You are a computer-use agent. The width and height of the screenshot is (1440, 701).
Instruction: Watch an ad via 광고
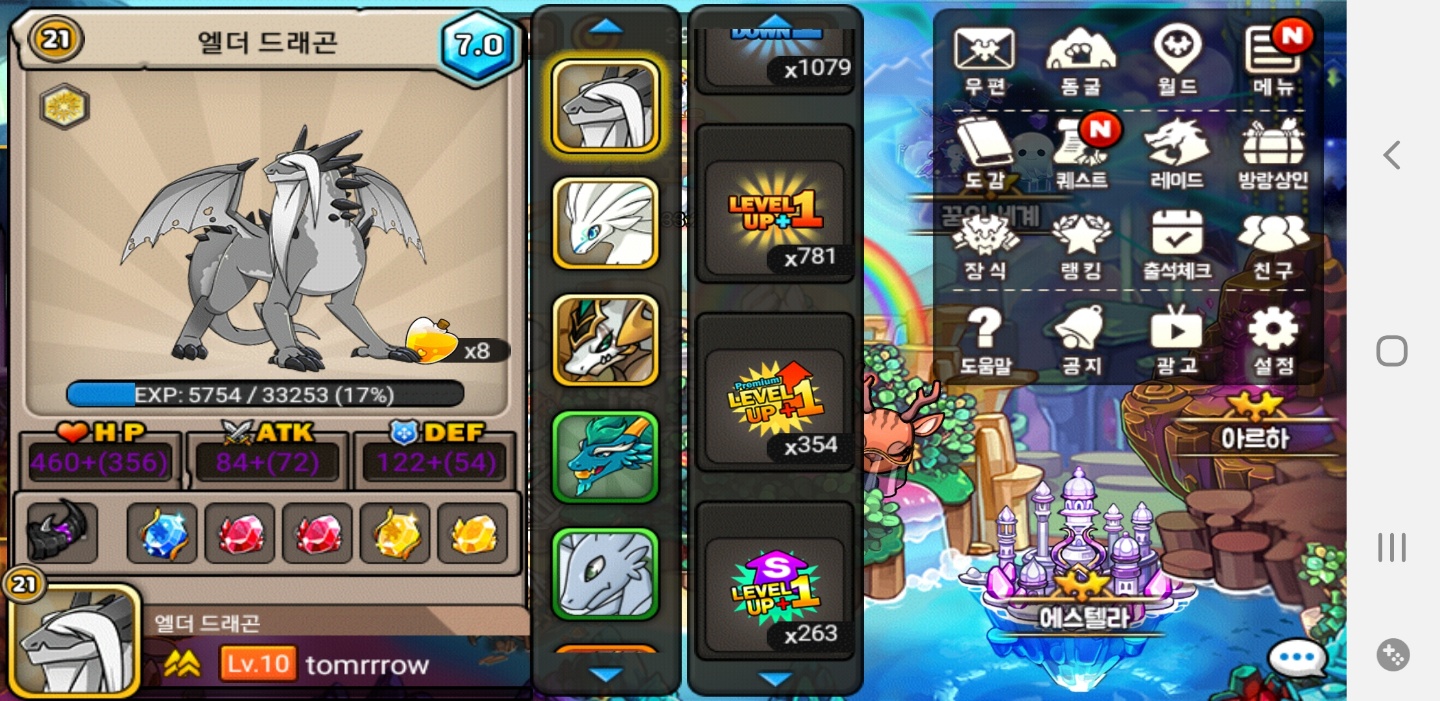click(x=1177, y=338)
